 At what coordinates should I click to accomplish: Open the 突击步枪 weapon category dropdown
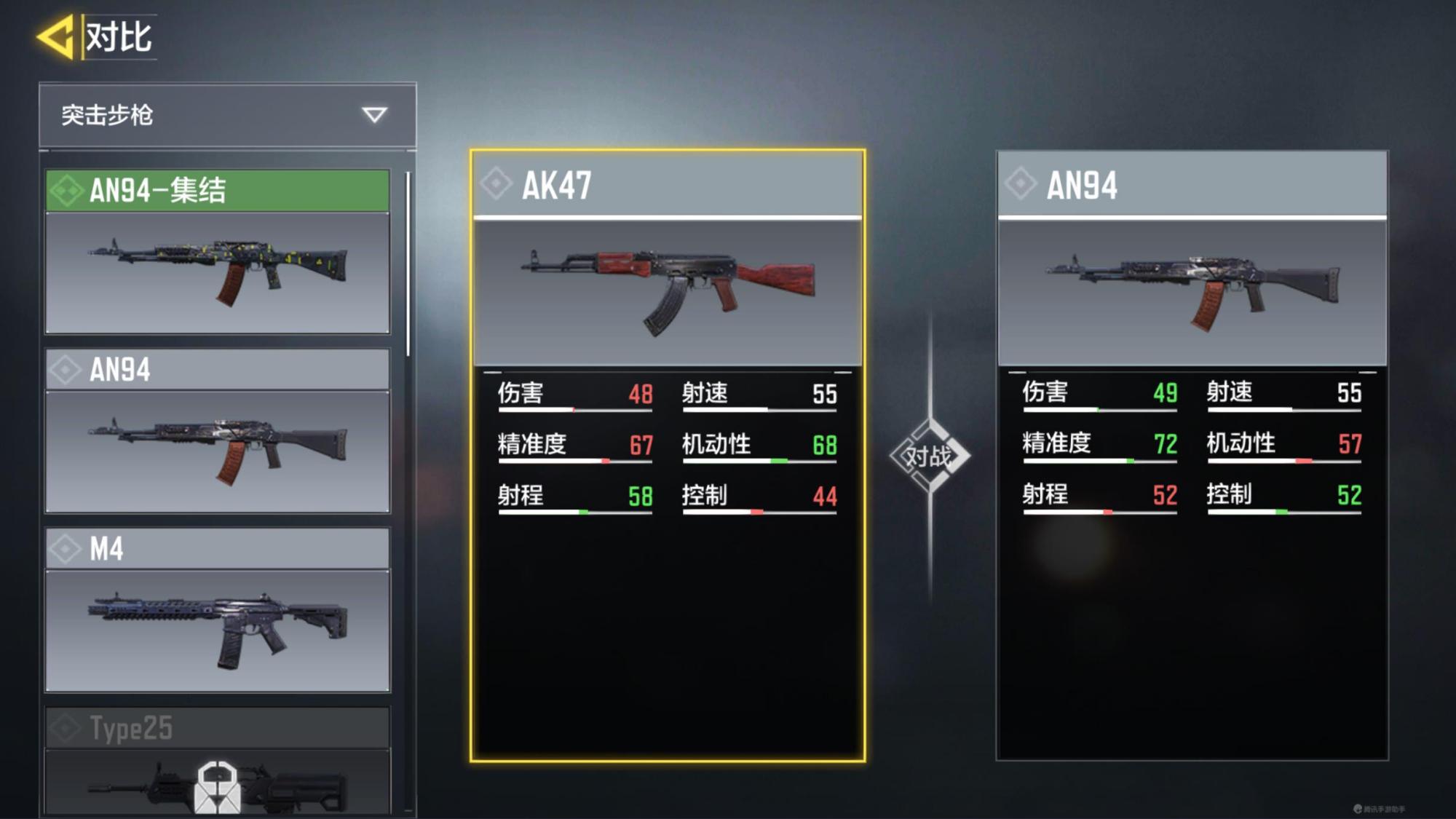tap(227, 115)
